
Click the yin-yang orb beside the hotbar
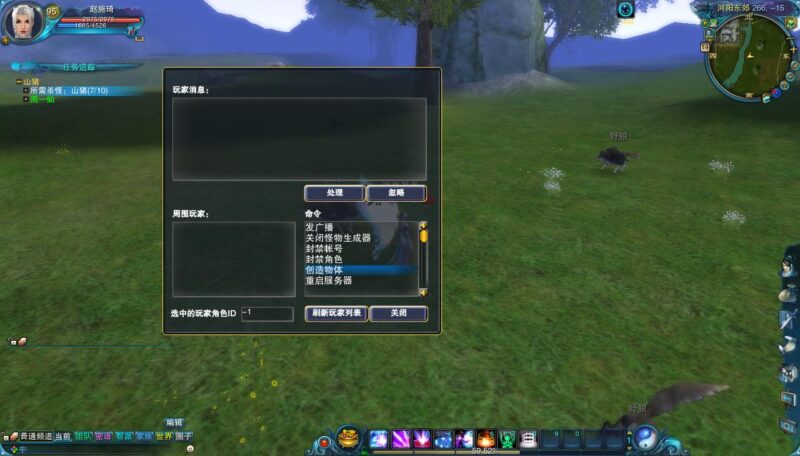tap(645, 437)
